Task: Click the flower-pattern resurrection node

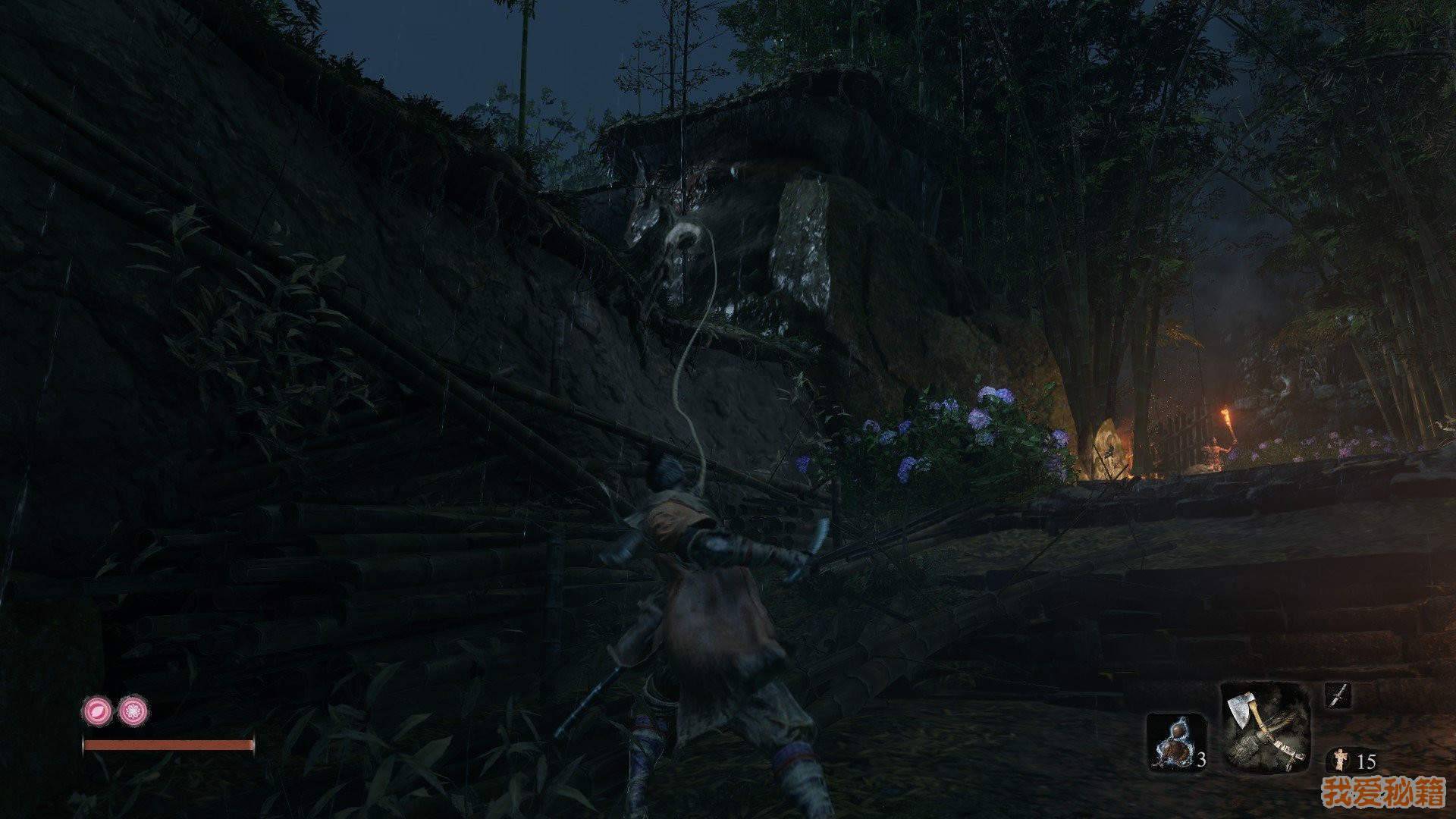Action: [x=133, y=711]
